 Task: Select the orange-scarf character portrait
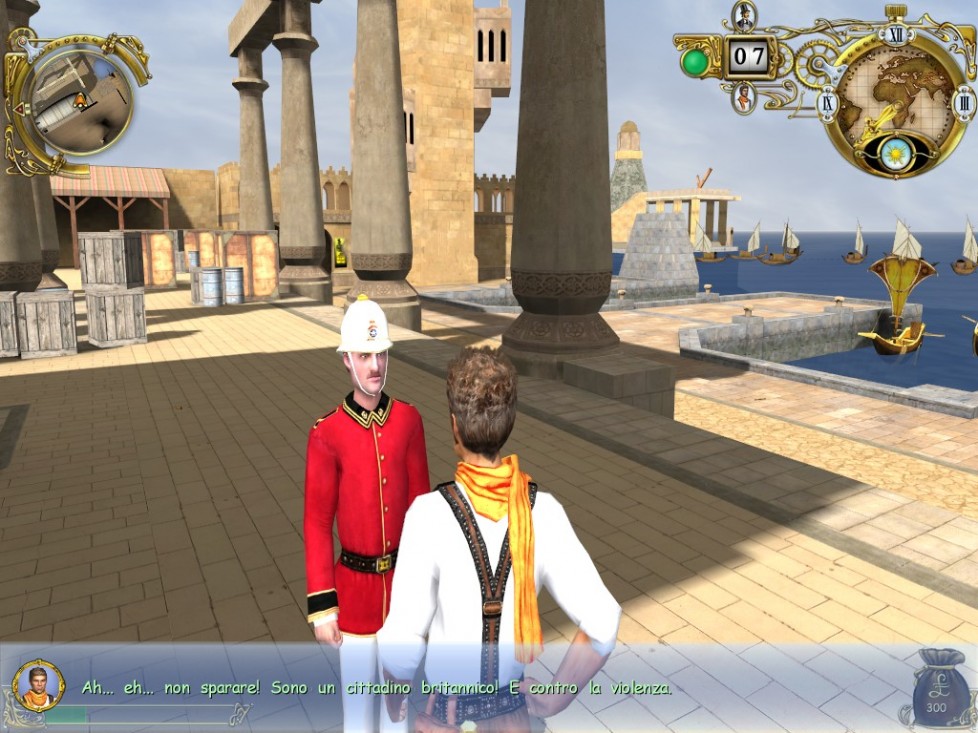743,98
